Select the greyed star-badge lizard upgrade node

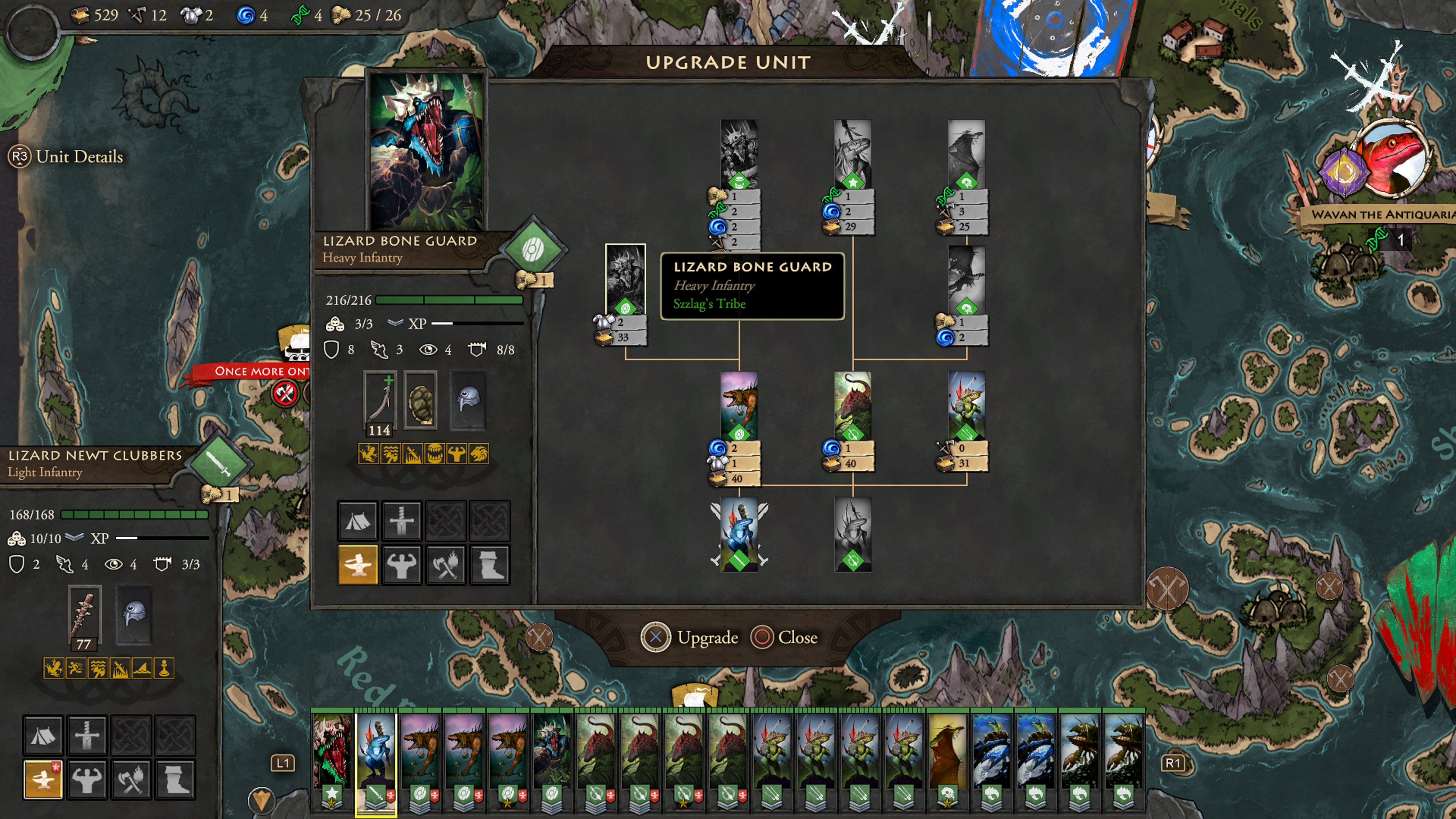852,152
